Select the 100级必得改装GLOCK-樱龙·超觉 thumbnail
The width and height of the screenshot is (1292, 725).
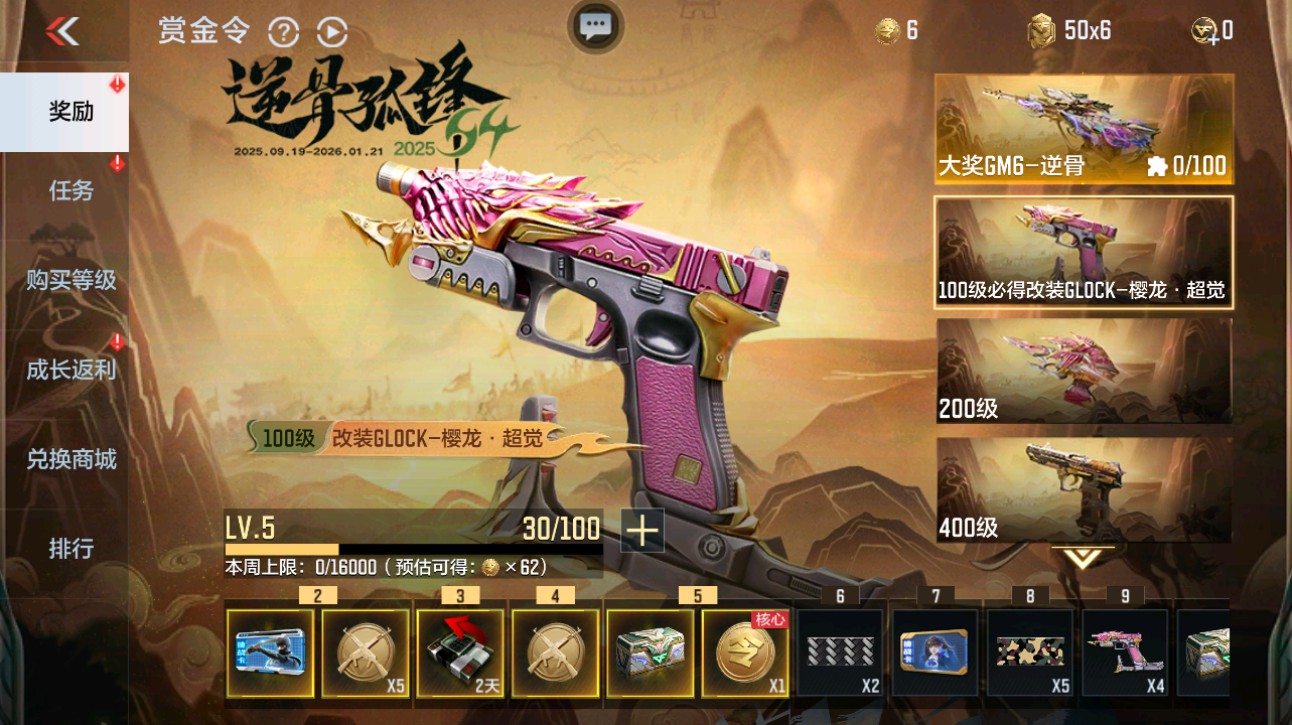[1084, 252]
